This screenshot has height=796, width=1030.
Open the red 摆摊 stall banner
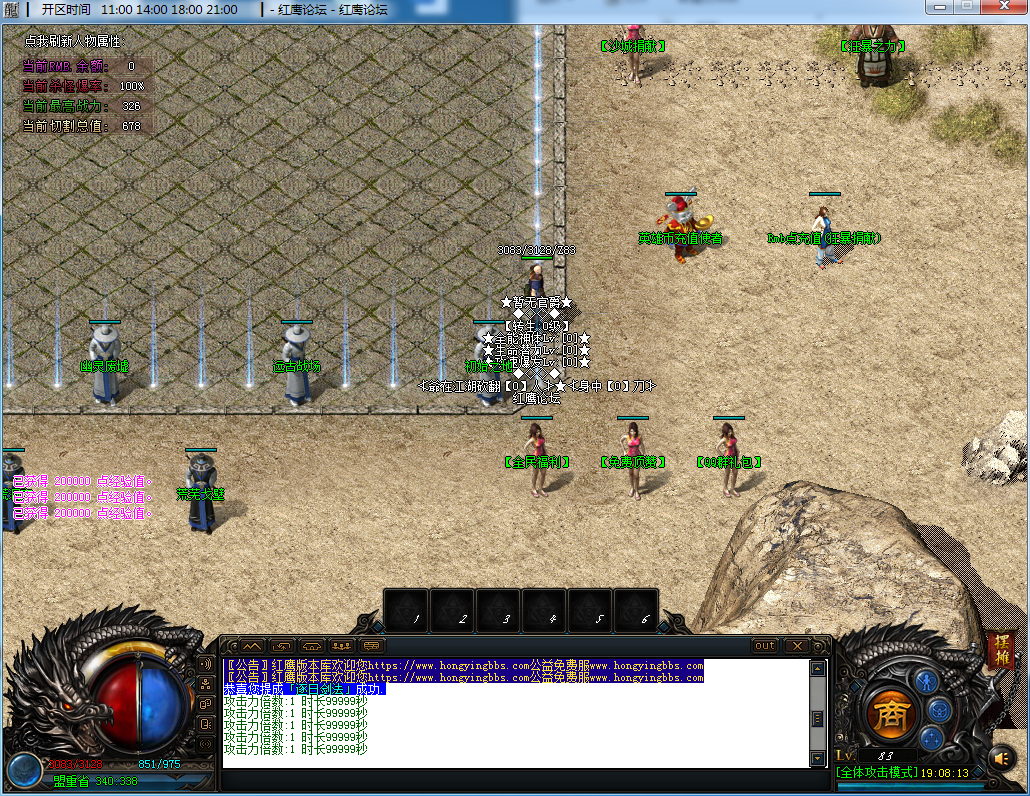click(x=999, y=649)
